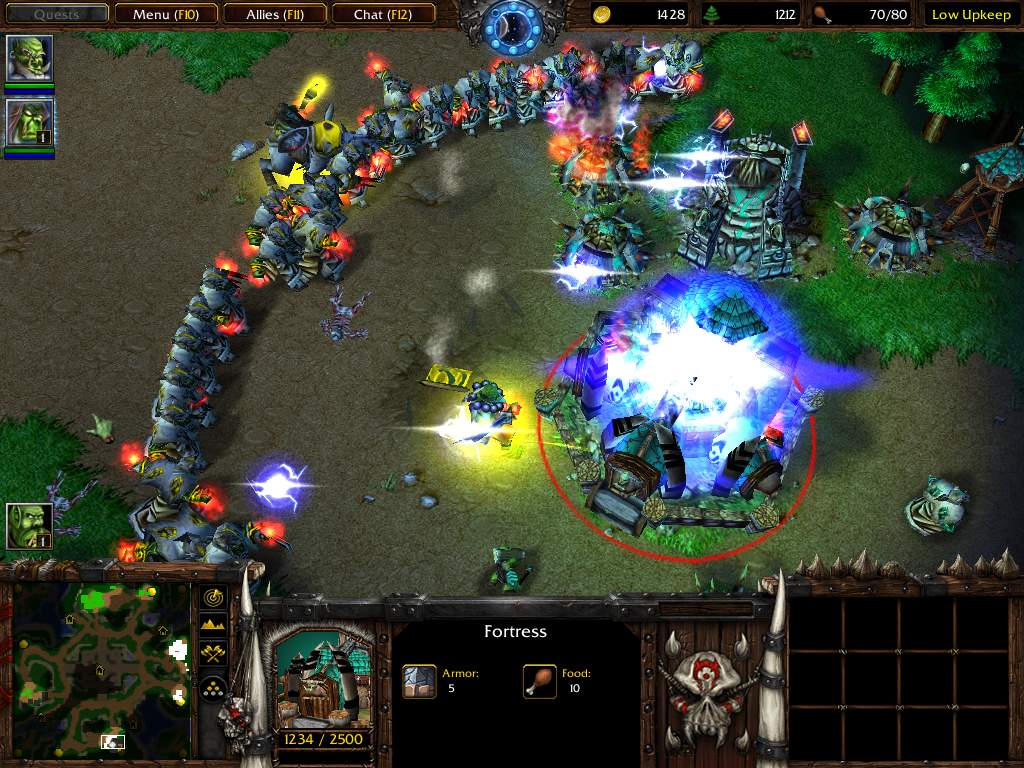The width and height of the screenshot is (1024, 768).
Task: Open the Chat (F12) window
Action: click(x=381, y=14)
